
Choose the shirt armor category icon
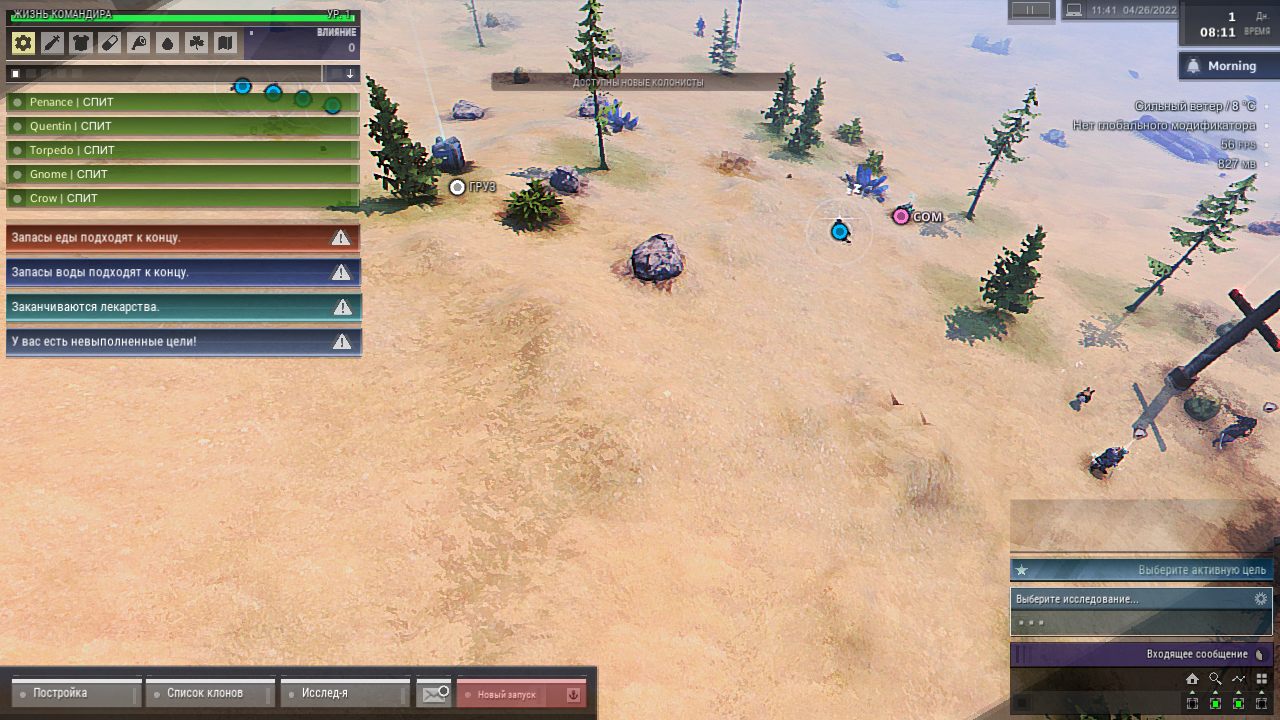point(81,43)
